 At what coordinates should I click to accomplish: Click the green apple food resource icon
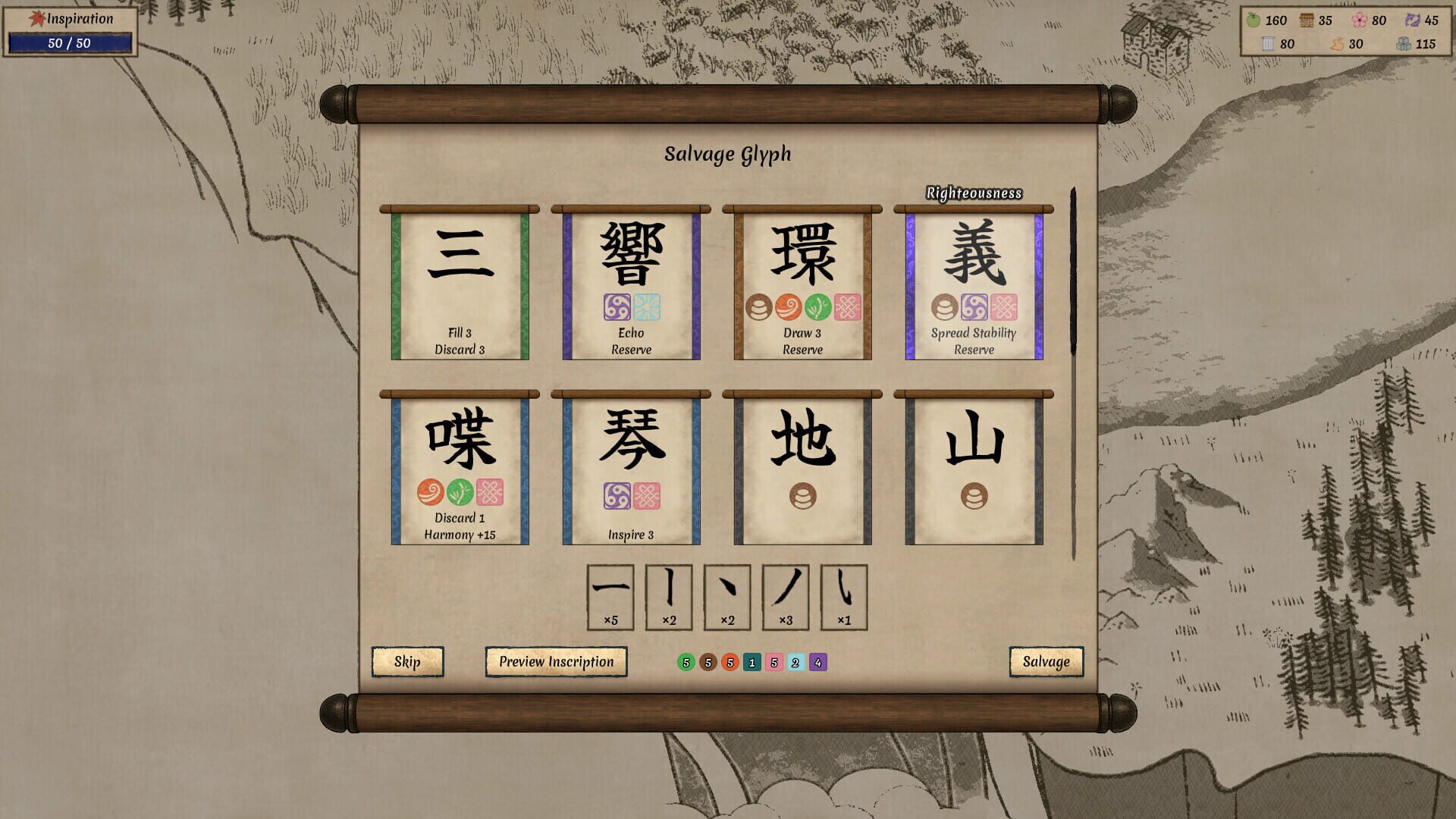[x=1254, y=20]
